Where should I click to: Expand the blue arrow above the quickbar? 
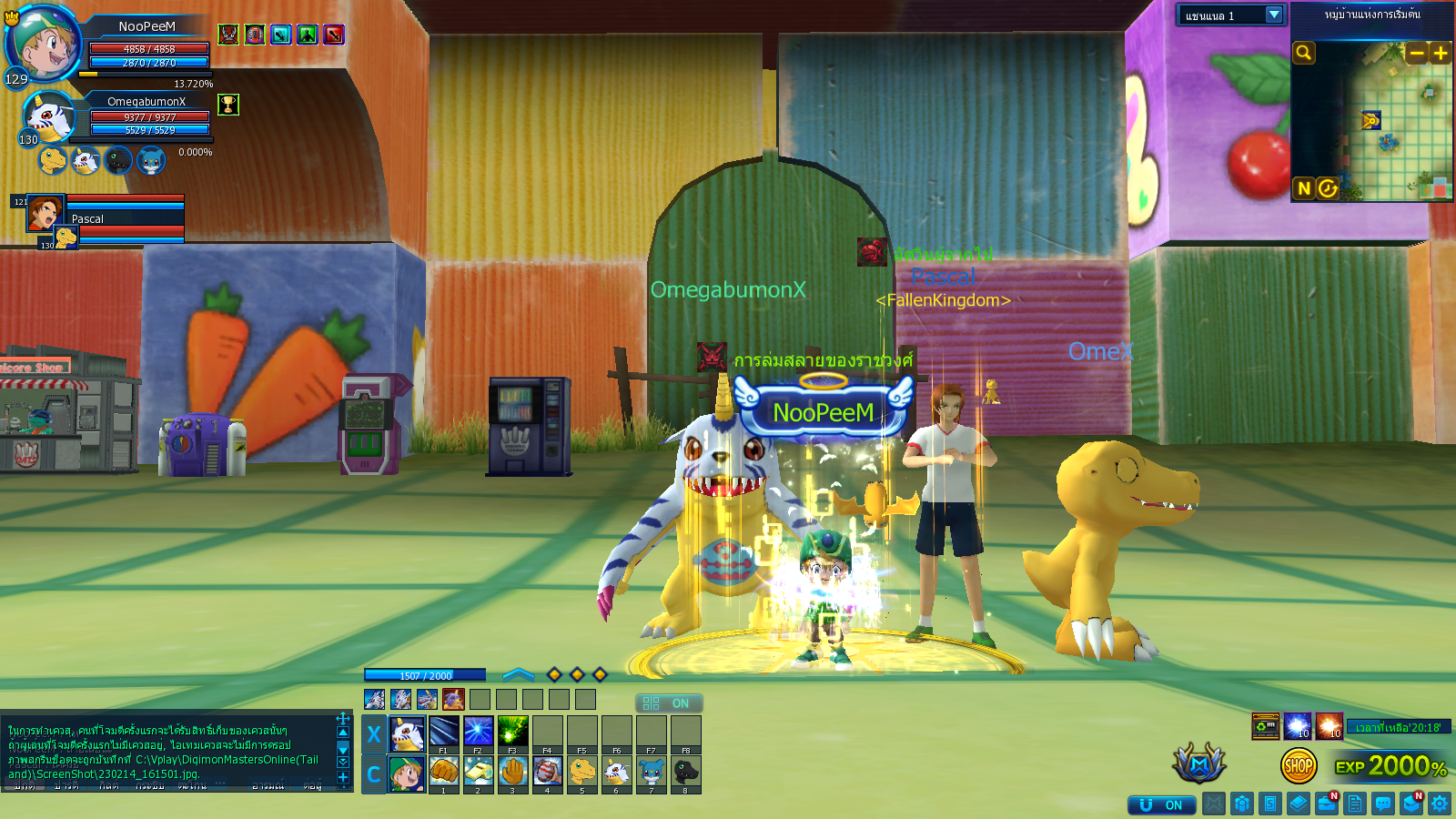(518, 674)
